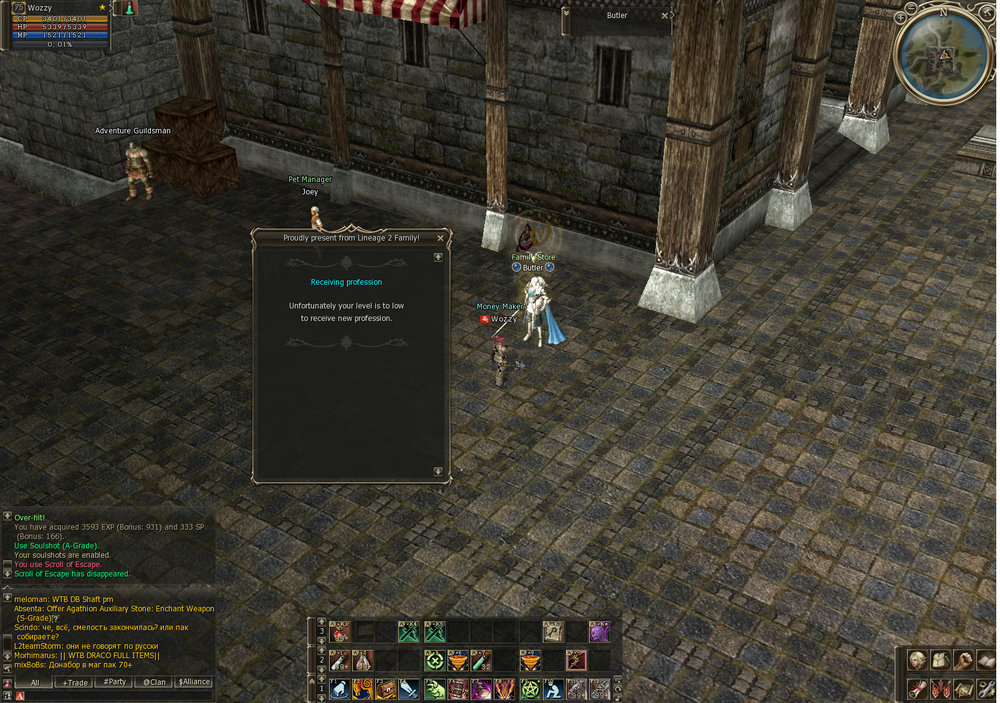Use the green potion in hotbar 2
This screenshot has width=1000, height=703.
pyautogui.click(x=481, y=660)
